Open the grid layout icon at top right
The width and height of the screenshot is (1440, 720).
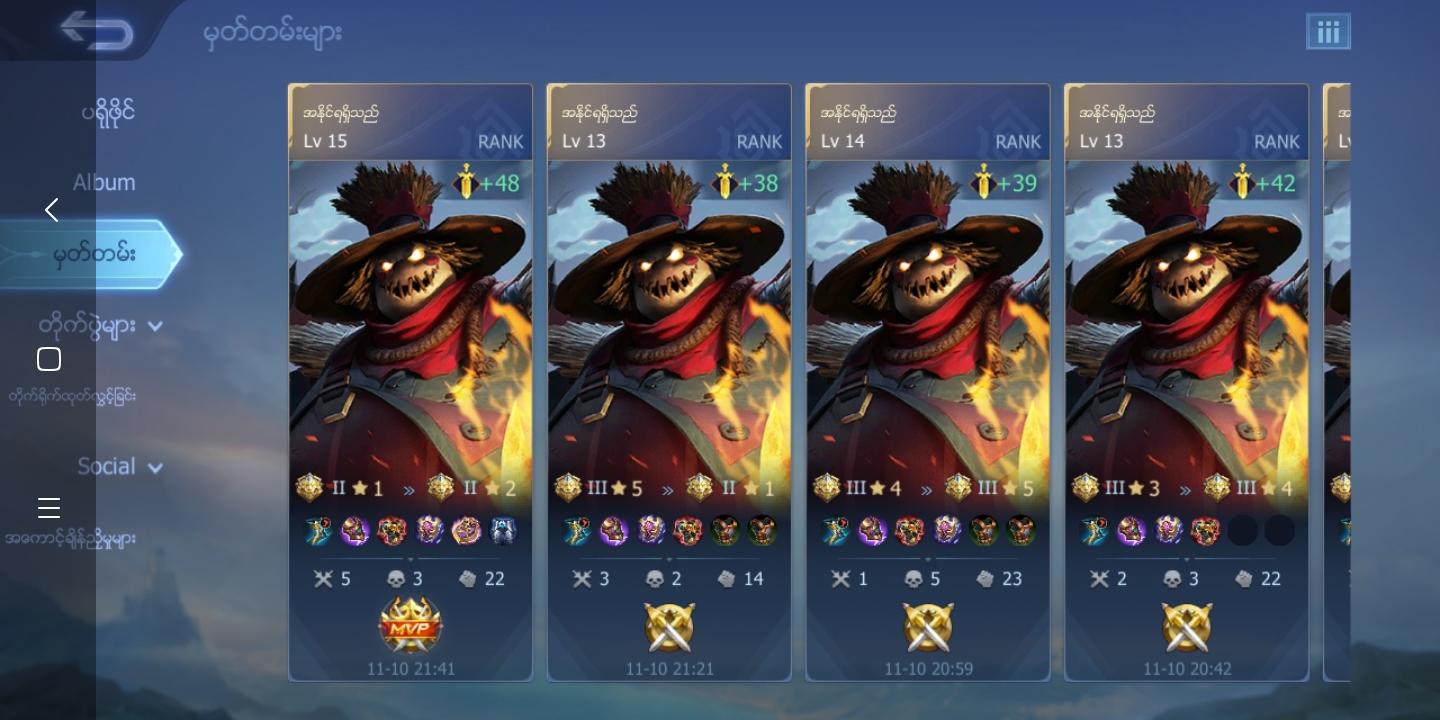pyautogui.click(x=1328, y=31)
